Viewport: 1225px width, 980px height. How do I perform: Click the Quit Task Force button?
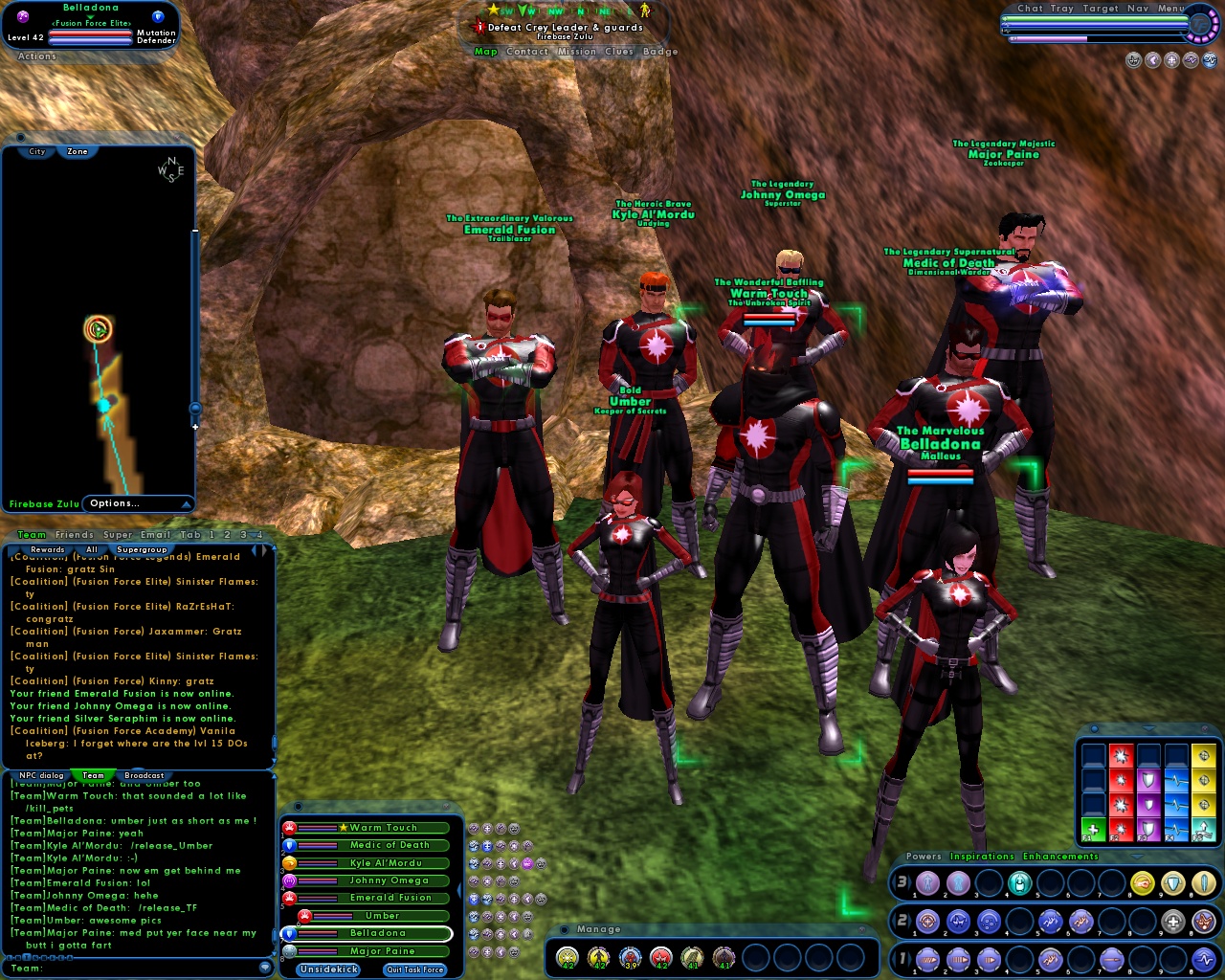click(414, 969)
